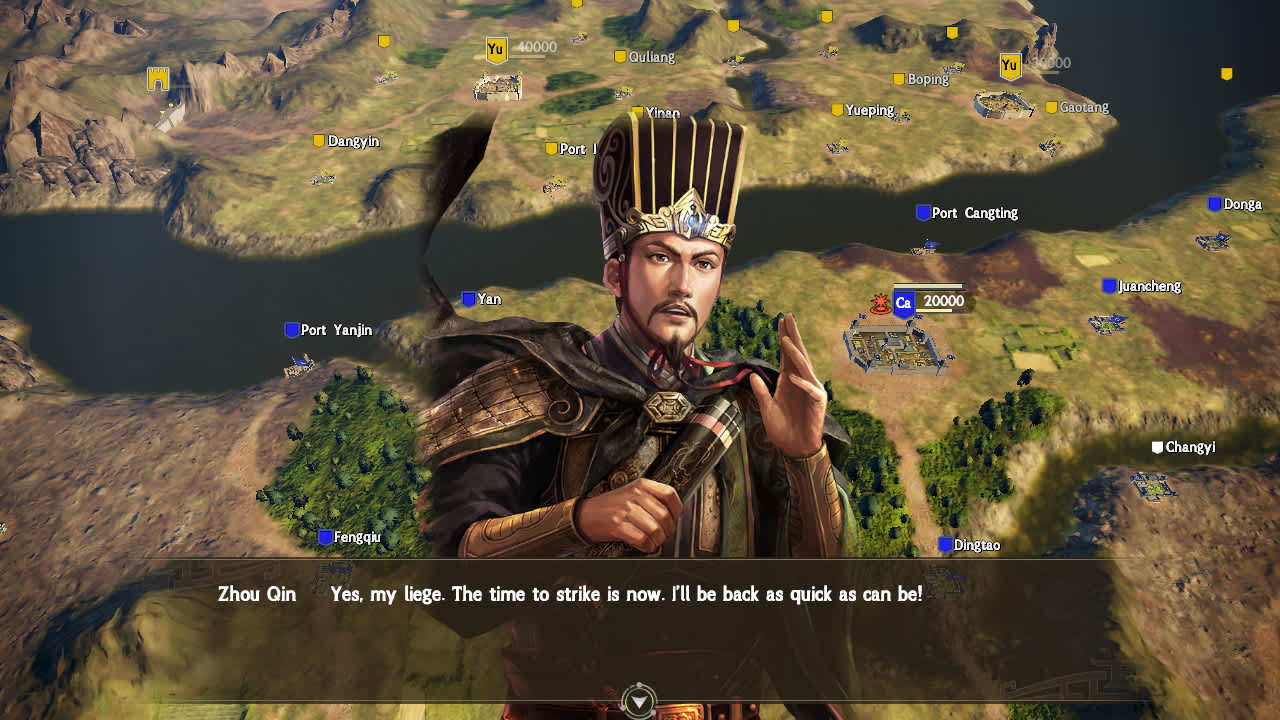Screen dimensions: 1280x720
Task: Select the Yan city marker
Action: tap(466, 298)
